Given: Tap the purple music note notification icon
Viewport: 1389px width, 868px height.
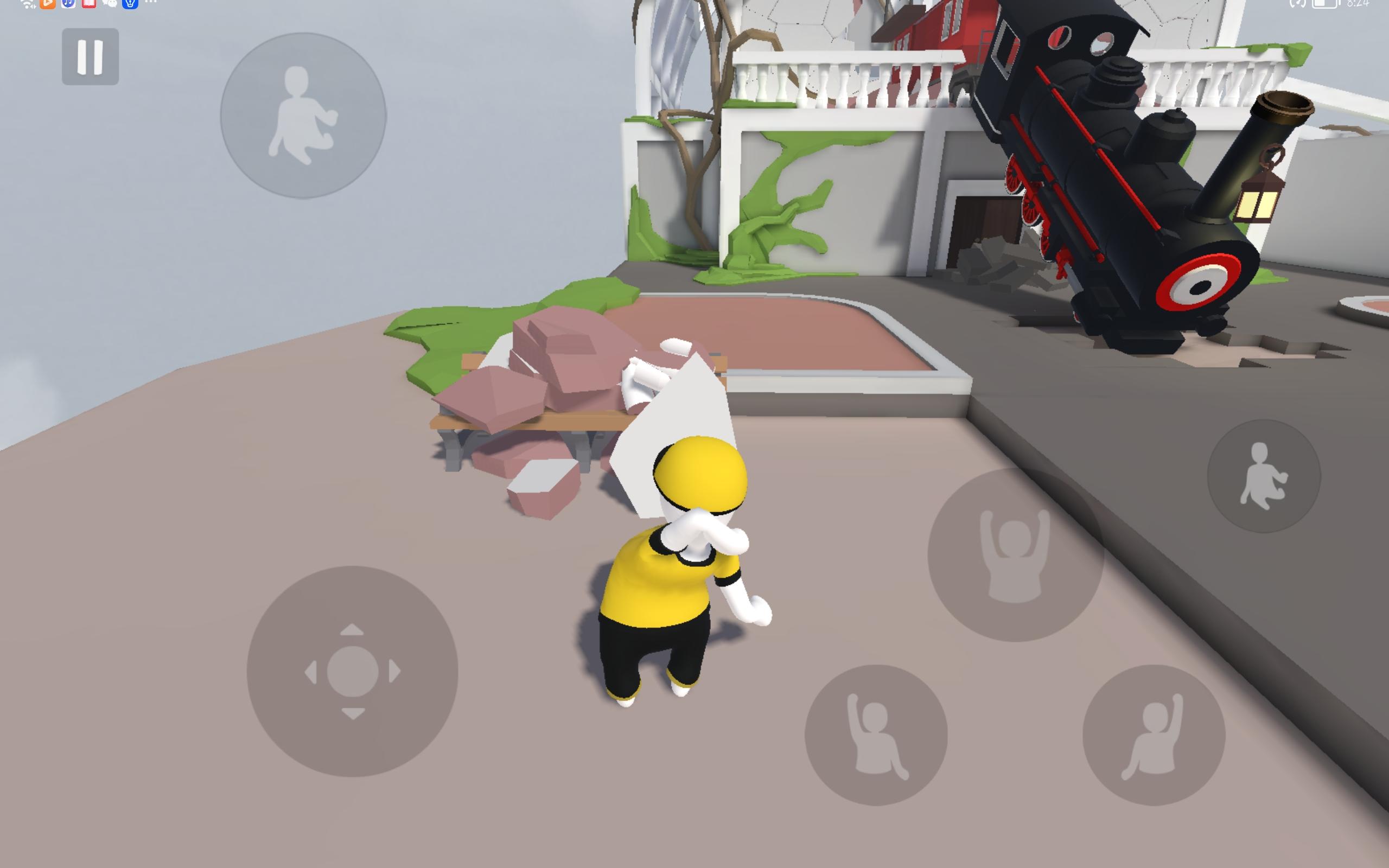Looking at the screenshot, I should coord(69,4).
